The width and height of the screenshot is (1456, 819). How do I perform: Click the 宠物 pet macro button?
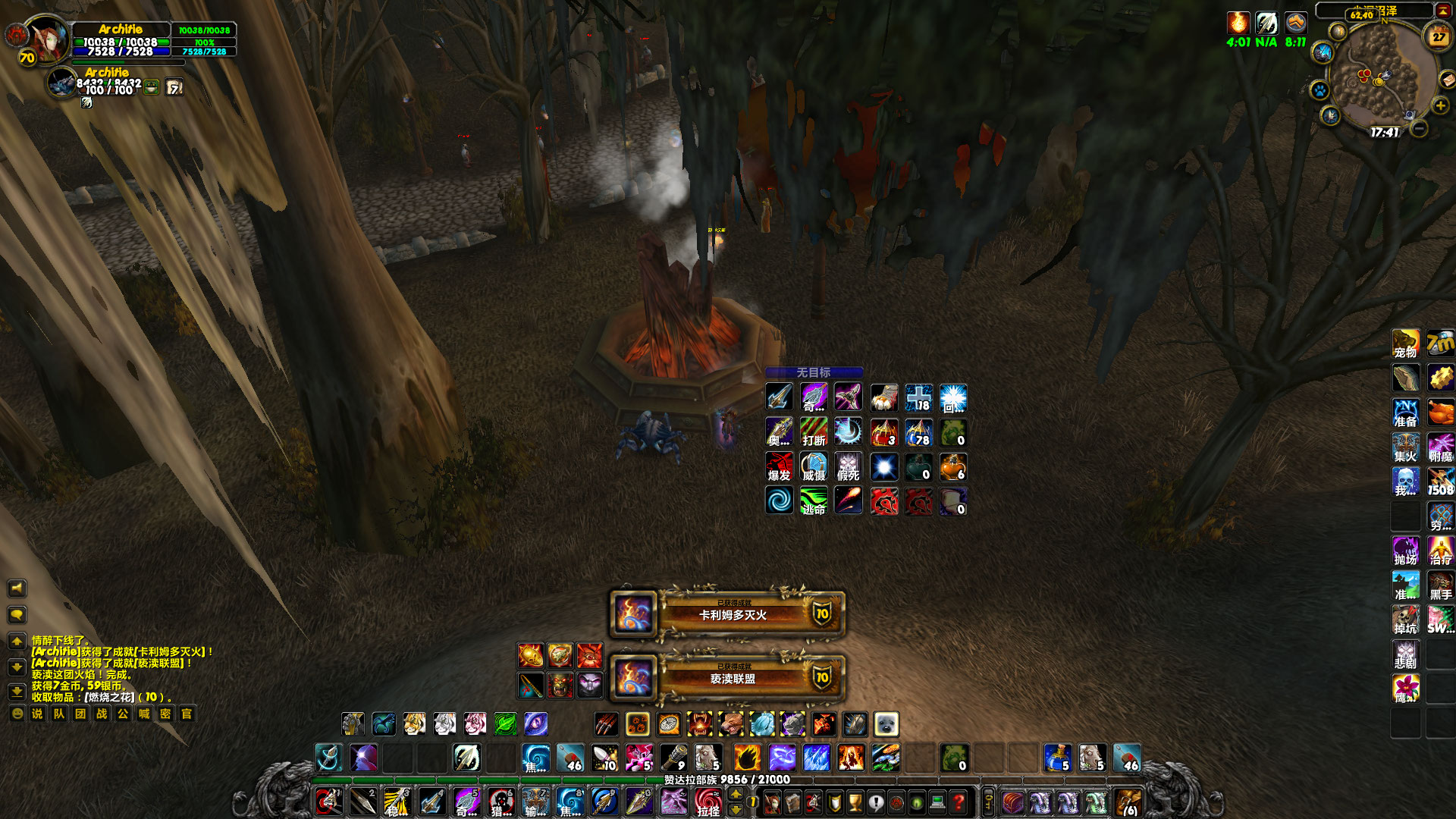pos(1405,344)
